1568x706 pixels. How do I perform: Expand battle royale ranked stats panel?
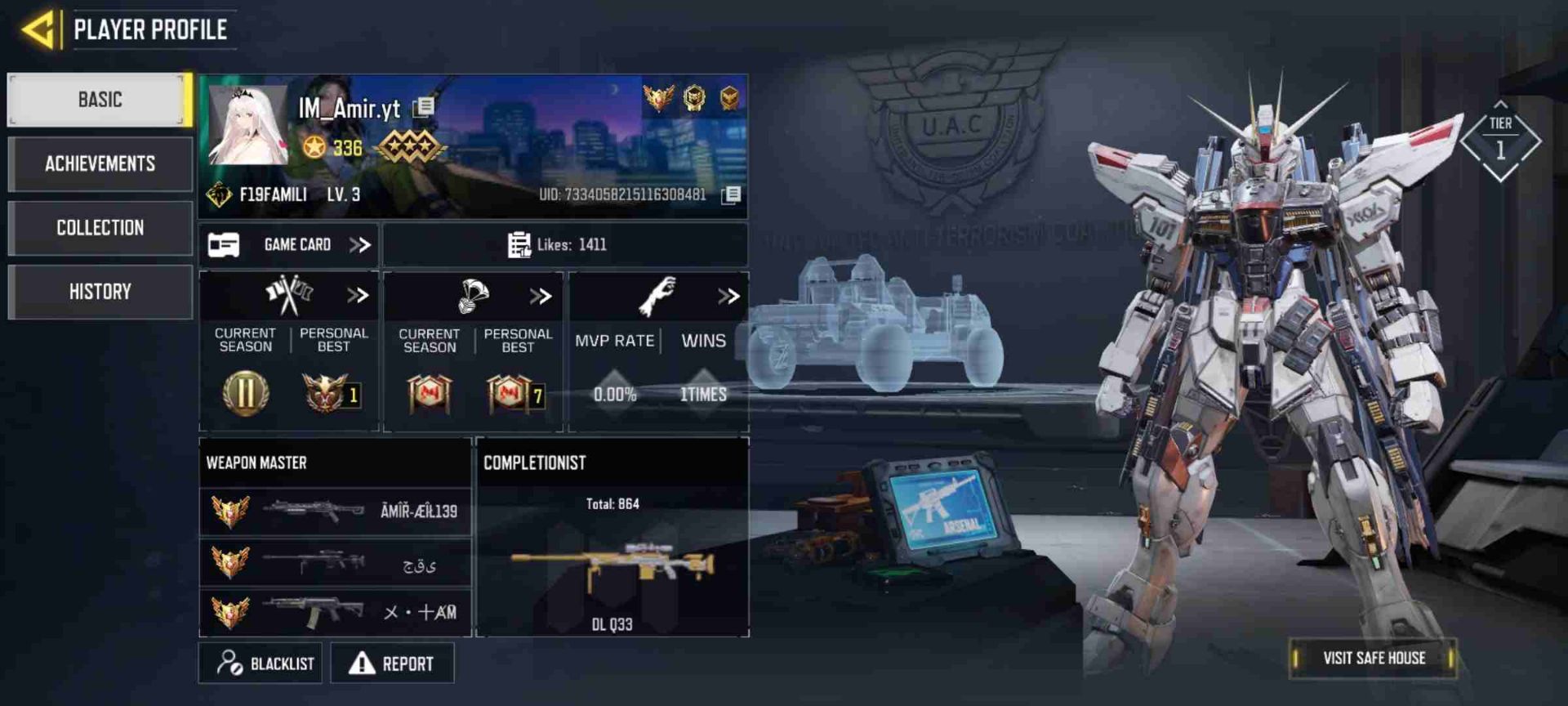(541, 296)
